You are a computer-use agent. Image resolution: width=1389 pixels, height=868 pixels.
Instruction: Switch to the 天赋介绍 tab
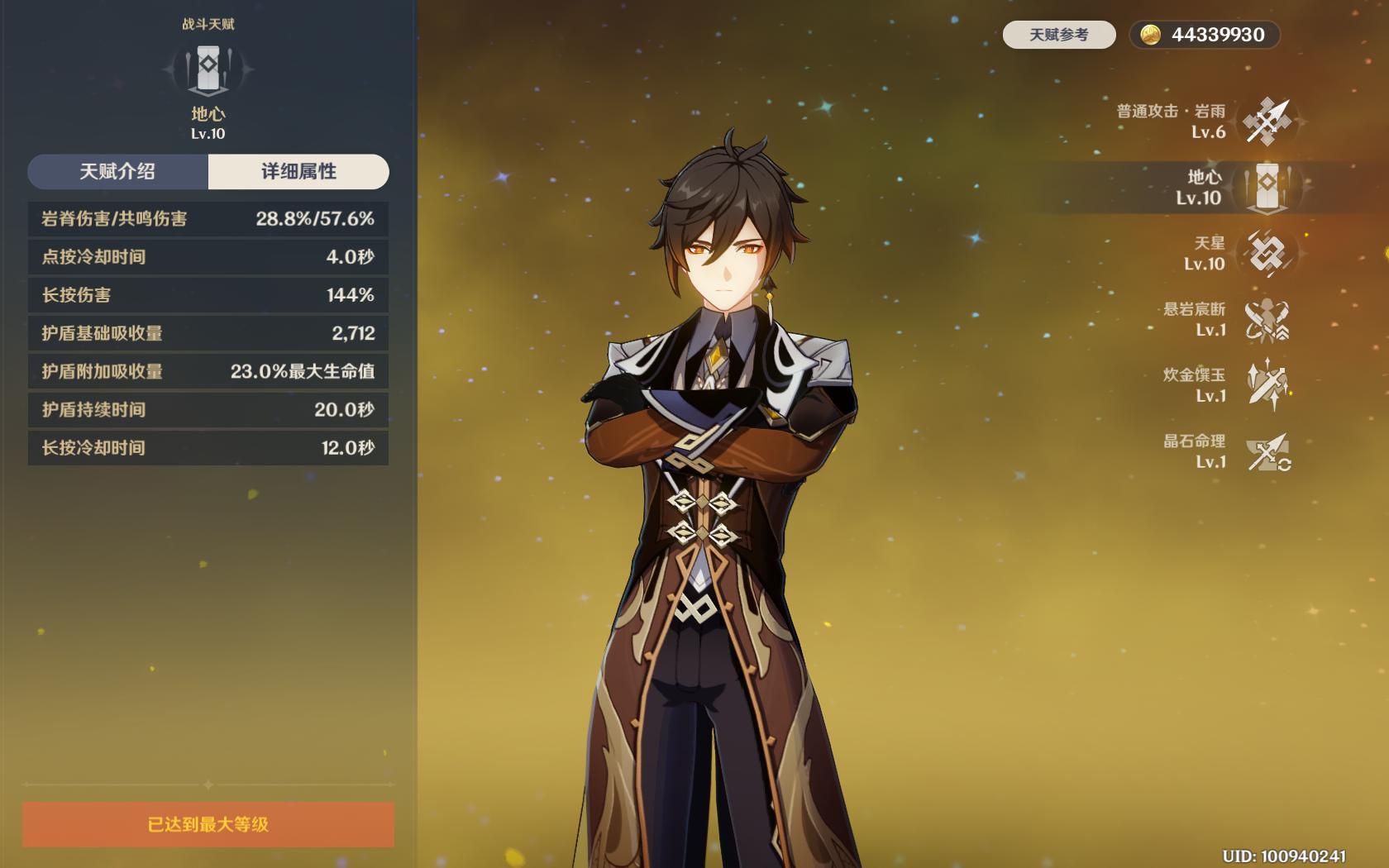117,171
